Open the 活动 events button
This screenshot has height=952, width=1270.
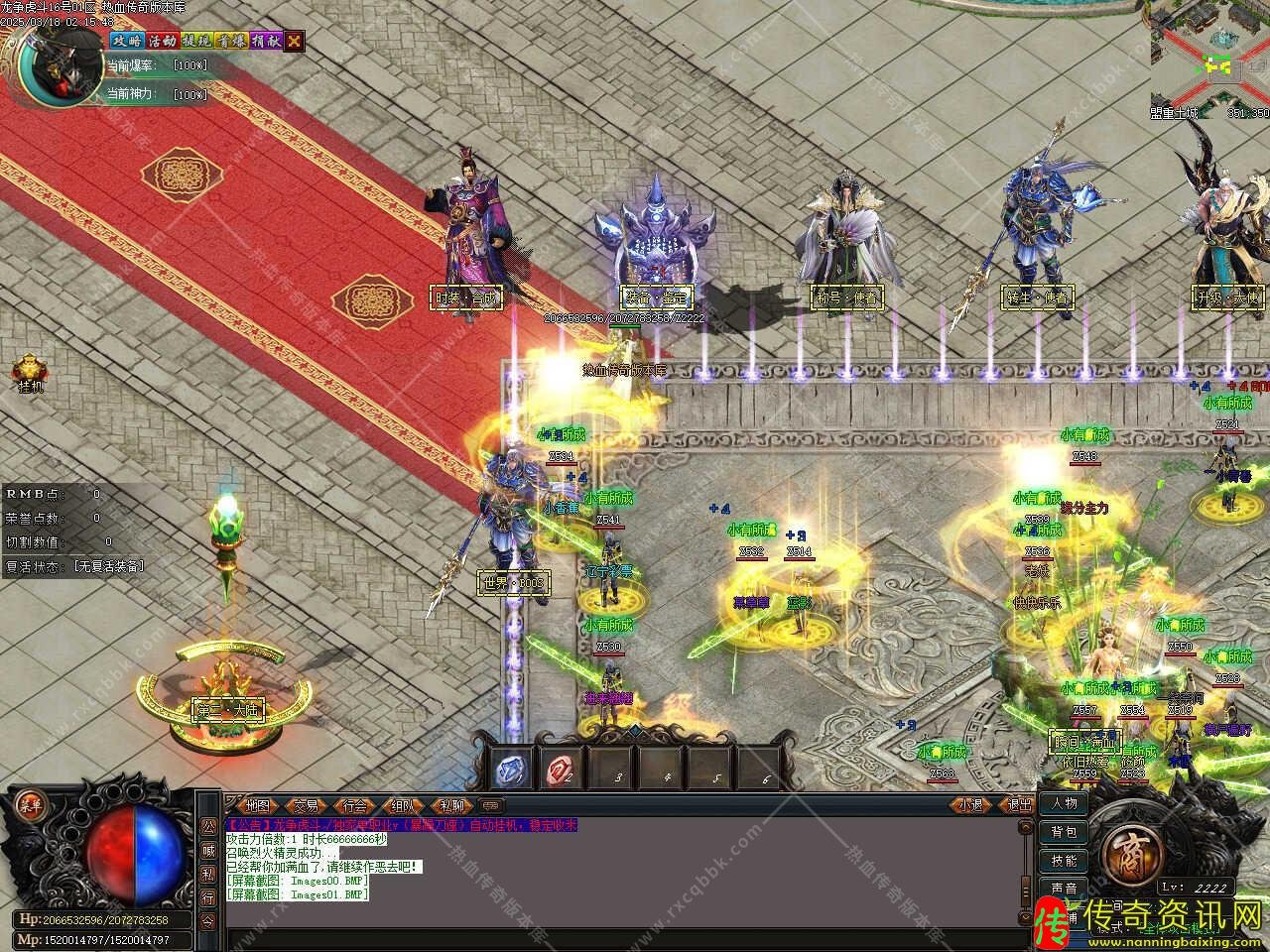click(x=161, y=41)
